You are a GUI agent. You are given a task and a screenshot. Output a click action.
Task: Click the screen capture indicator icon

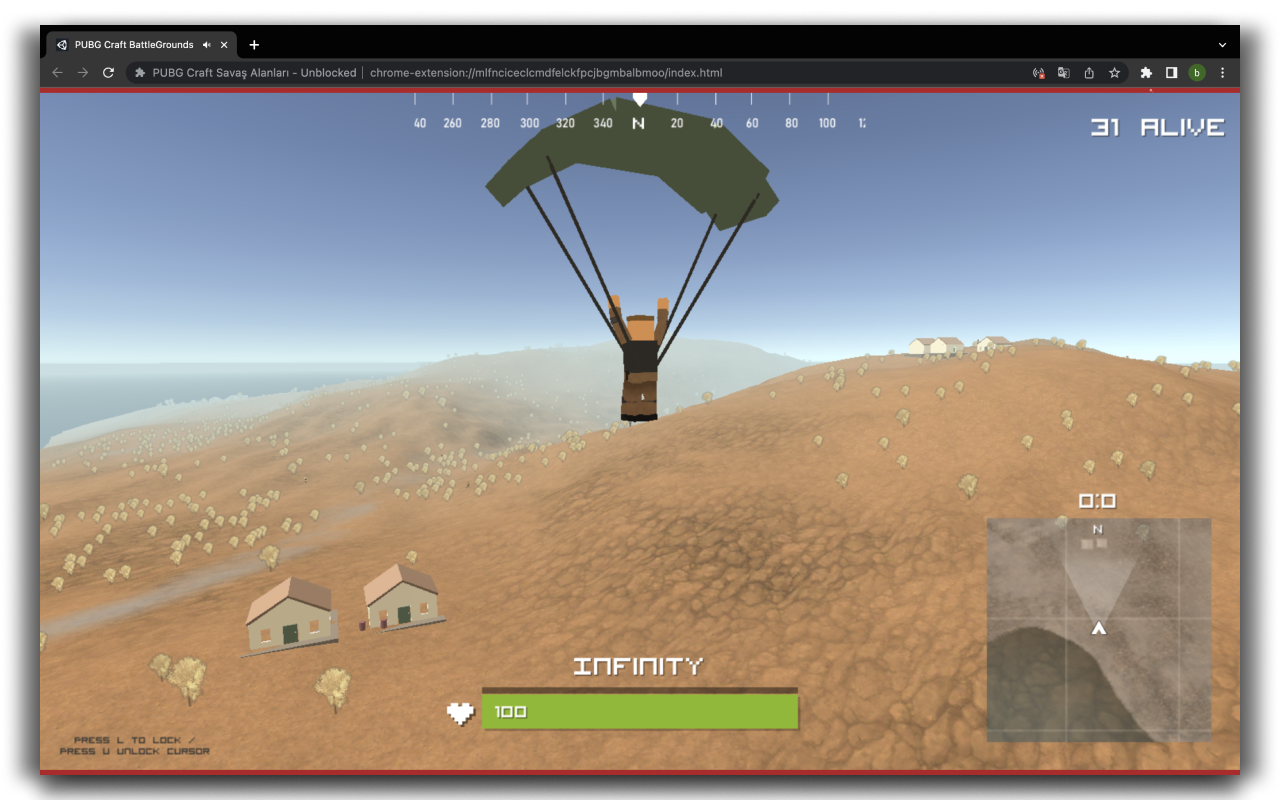[1038, 72]
